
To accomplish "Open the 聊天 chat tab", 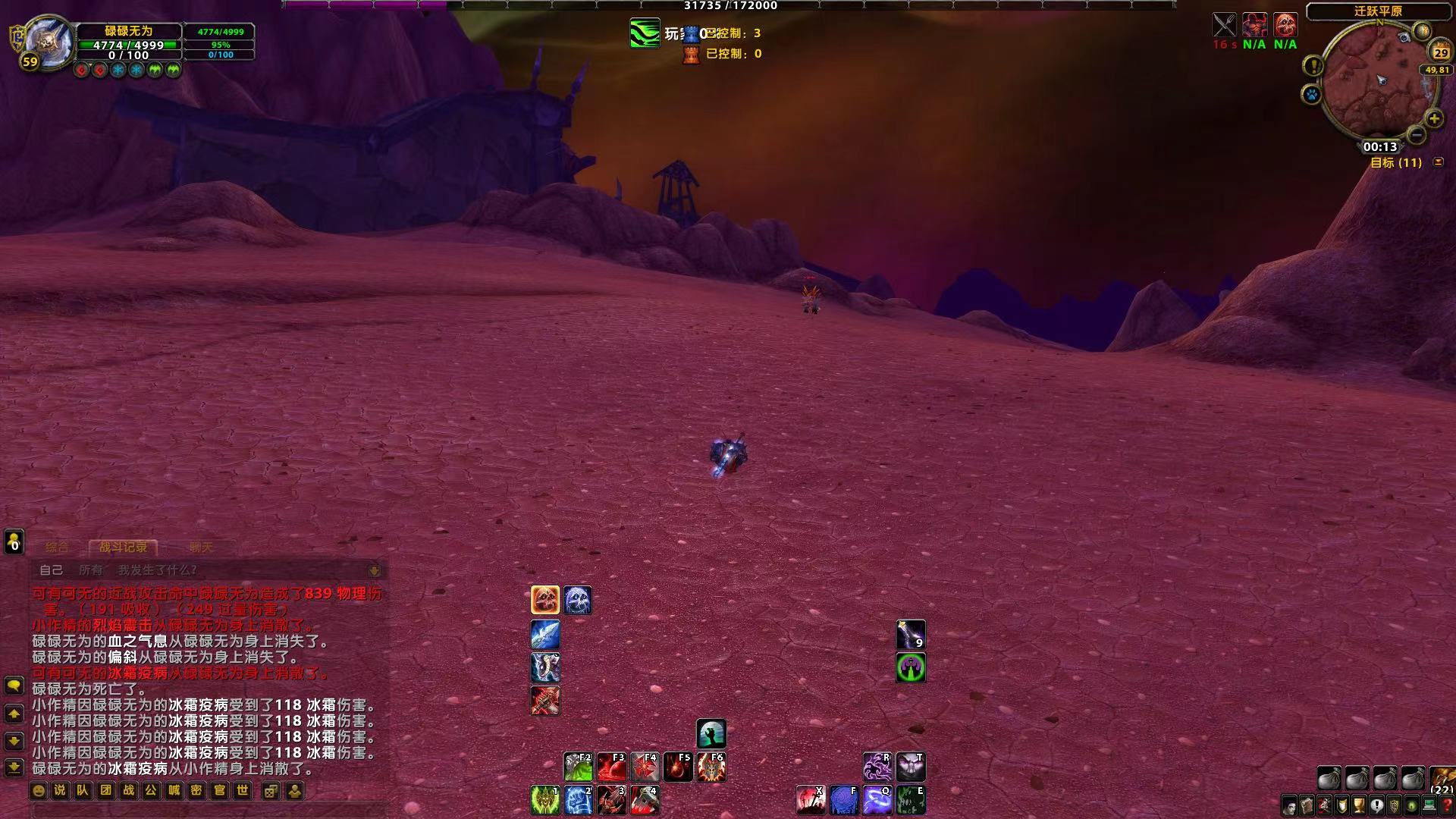I will coord(201,547).
